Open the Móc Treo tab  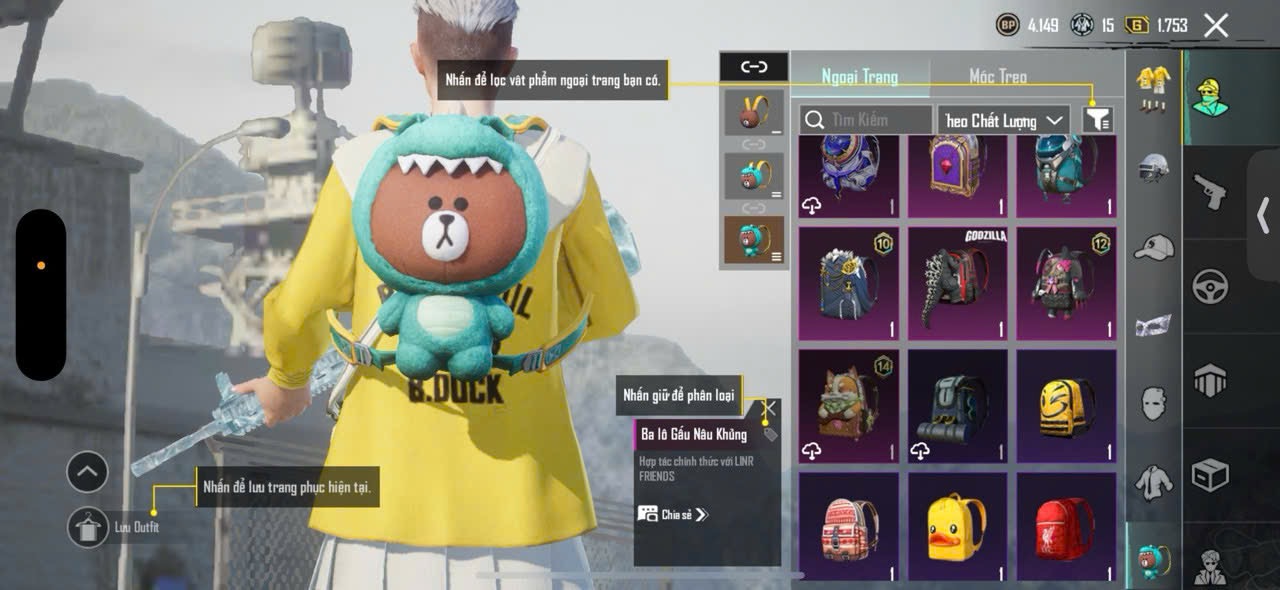tap(997, 77)
